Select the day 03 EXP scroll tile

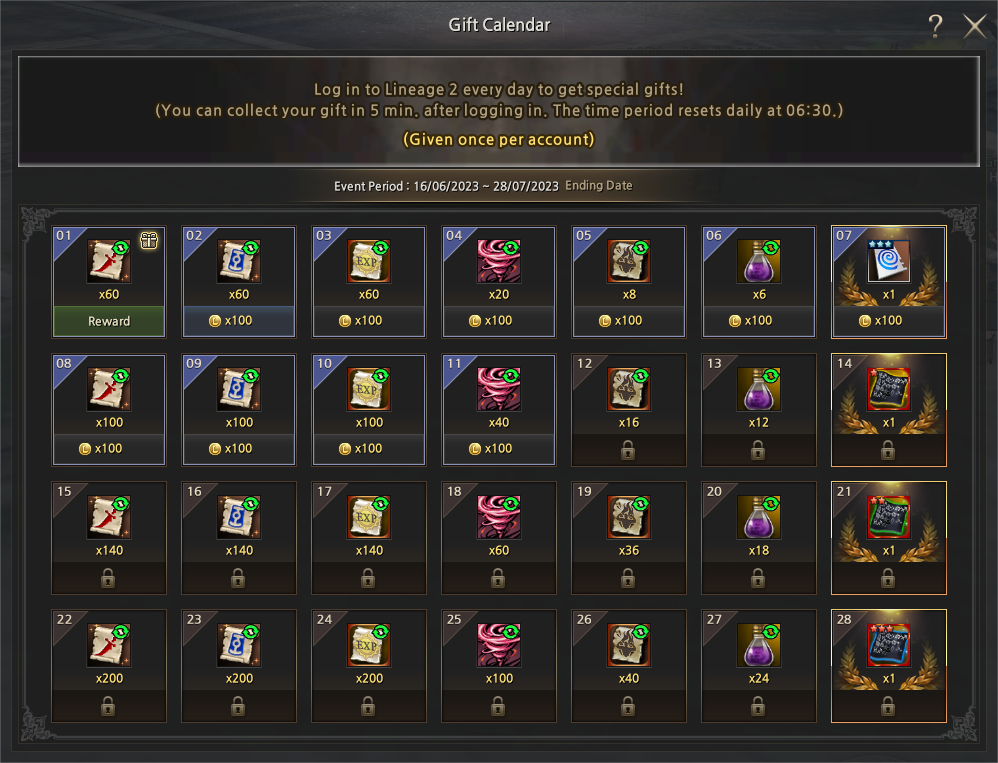click(368, 262)
